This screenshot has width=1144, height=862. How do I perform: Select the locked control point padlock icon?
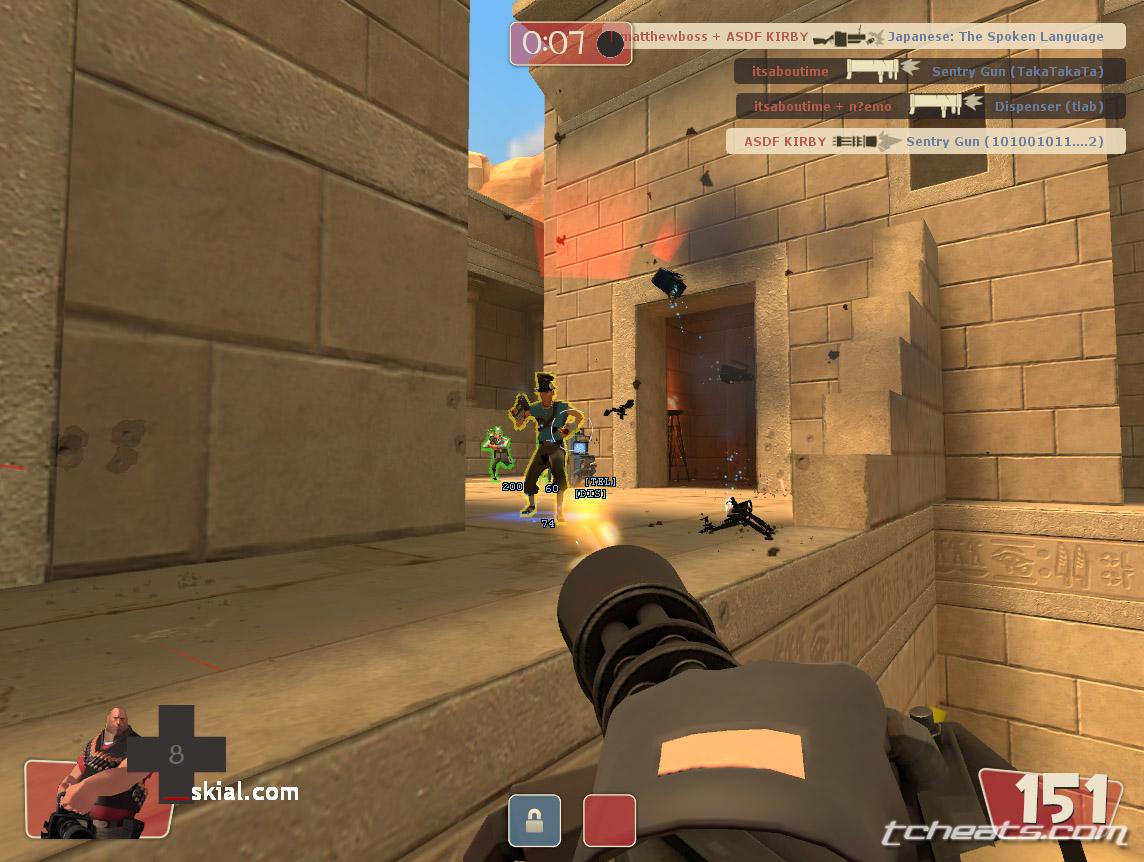point(533,820)
